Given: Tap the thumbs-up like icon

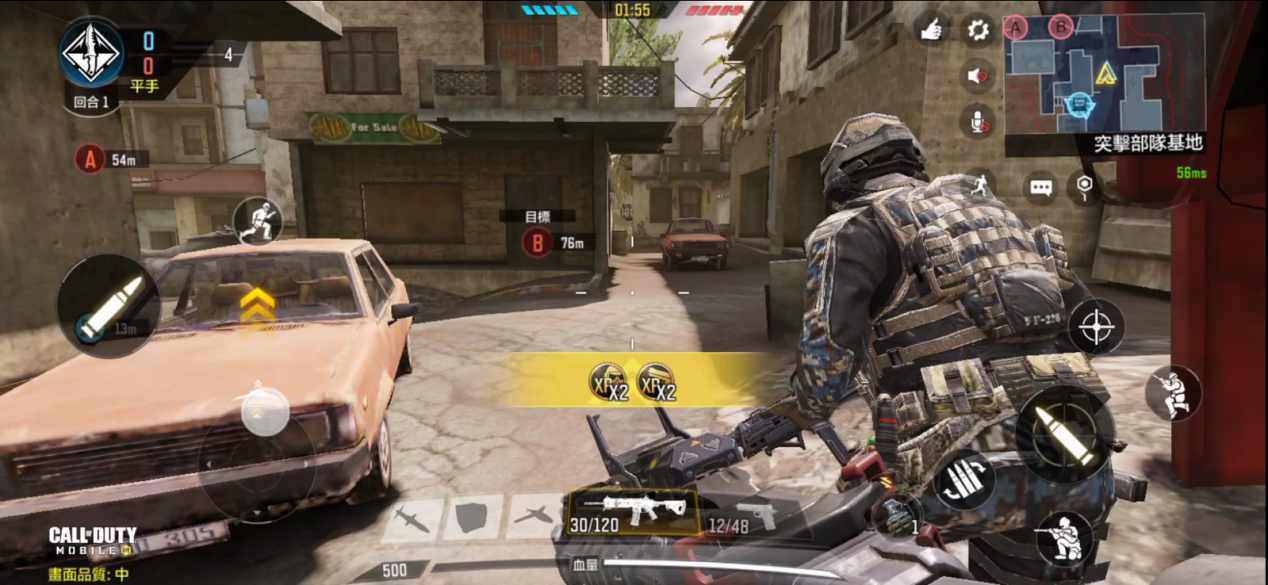Looking at the screenshot, I should pos(932,30).
